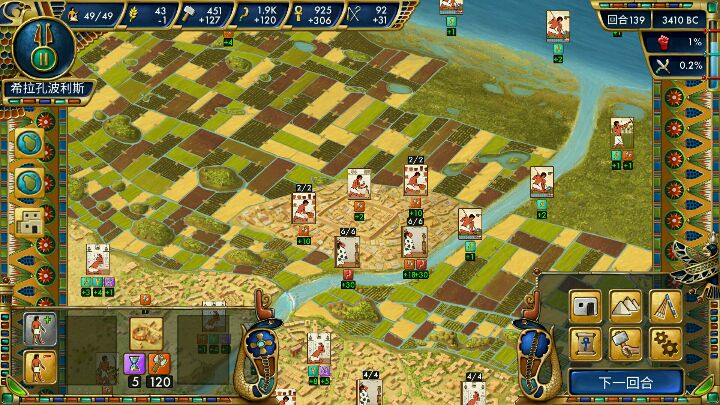
Task: Open the white house buildings panel
Action: 586,304
